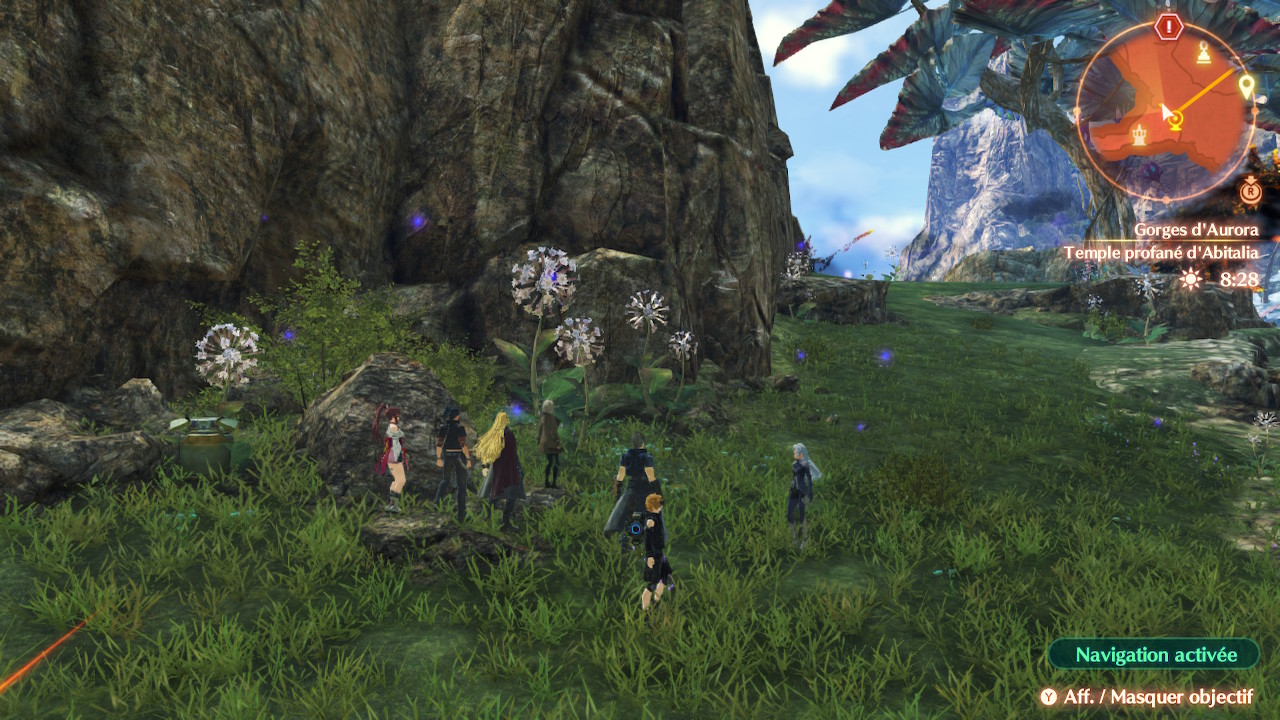Click the red exclamation alert hexagon
The width and height of the screenshot is (1280, 720).
coord(1168,27)
